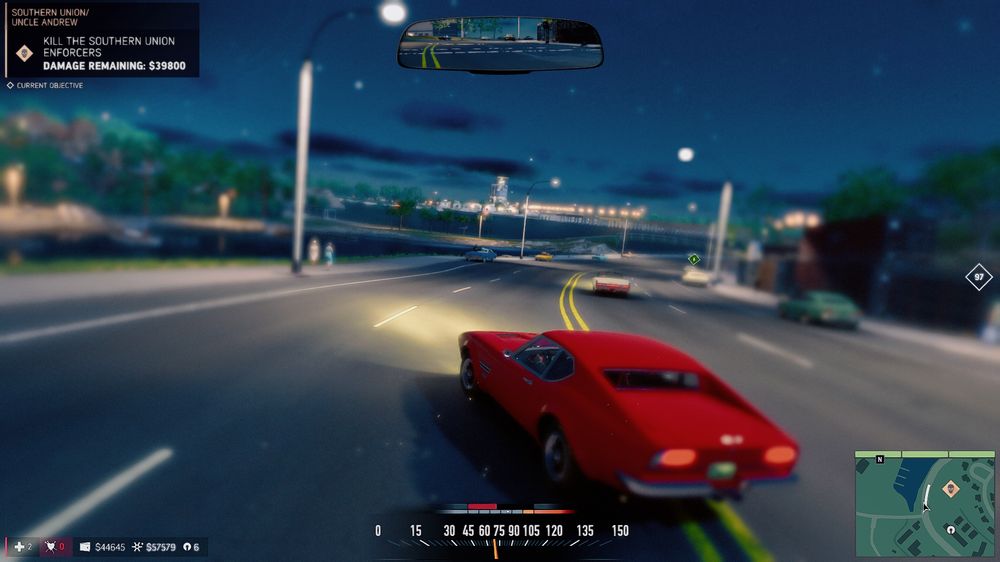This screenshot has height=562, width=1000.
Task: Click the white circular marker on minimap
Action: 951,530
